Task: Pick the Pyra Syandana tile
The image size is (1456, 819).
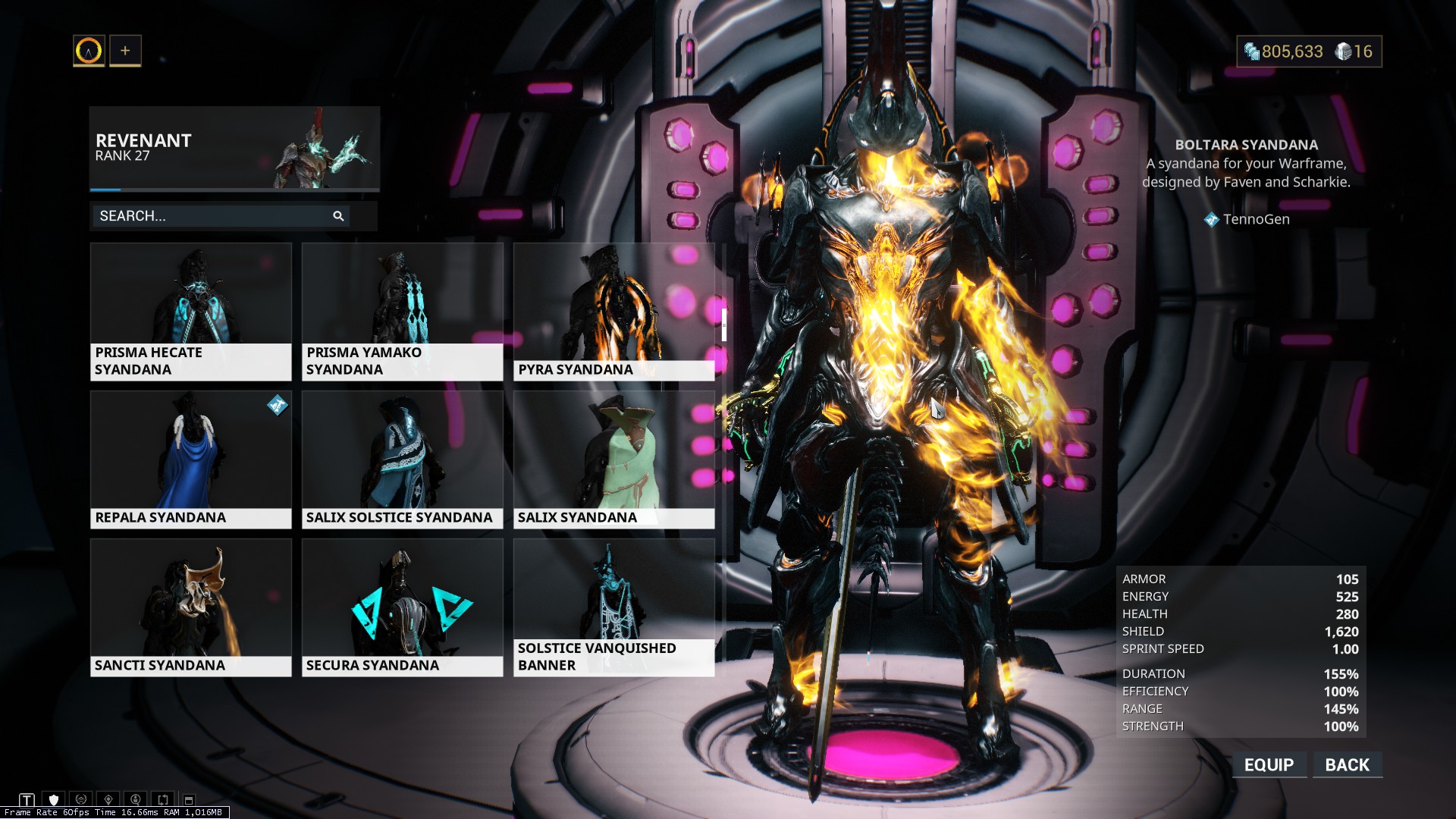Action: 613,311
